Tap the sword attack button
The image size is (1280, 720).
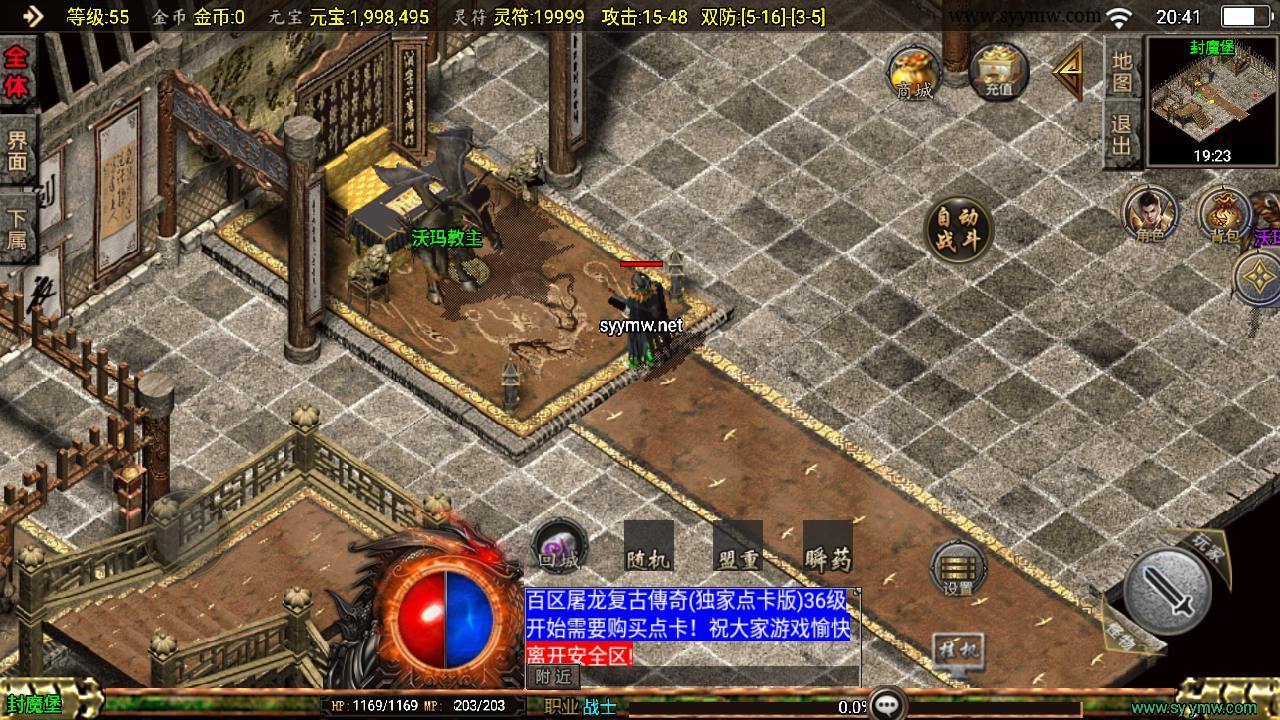point(1167,590)
